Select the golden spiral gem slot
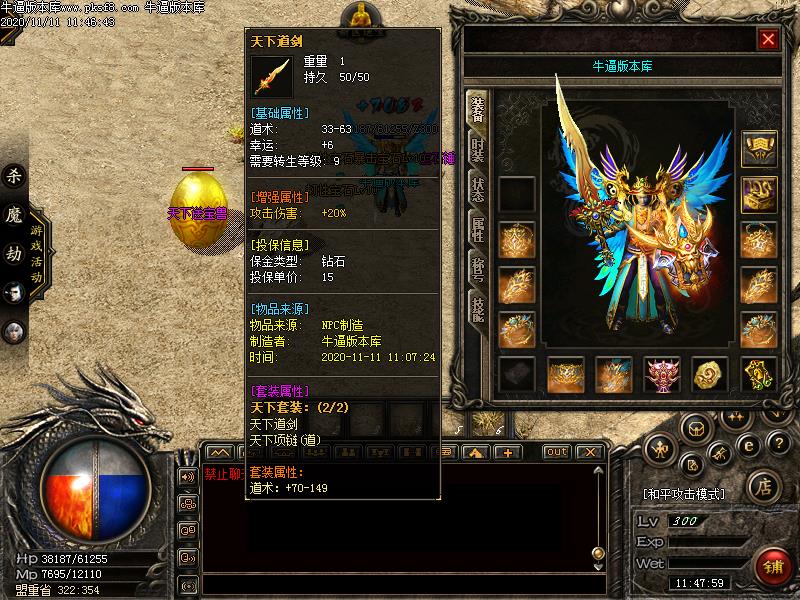 click(710, 375)
